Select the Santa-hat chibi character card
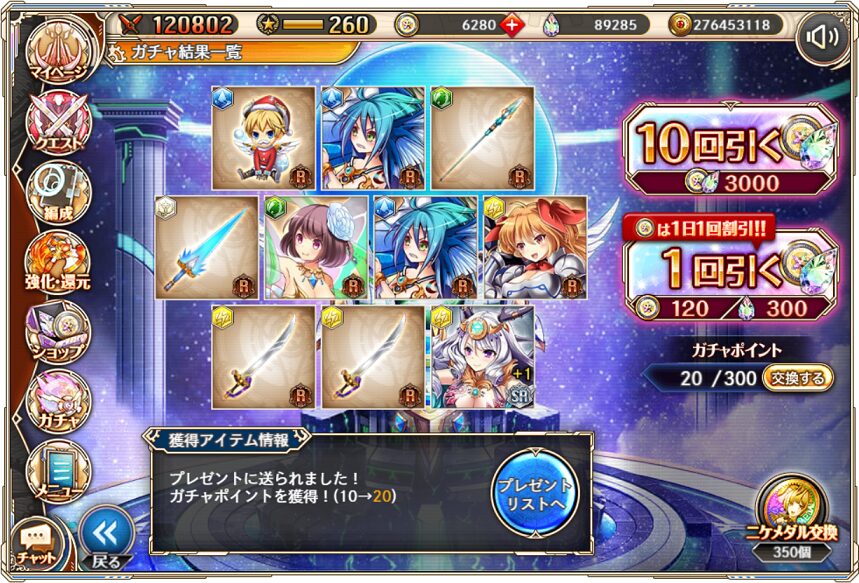Screen dimensions: 859x583 click(x=264, y=138)
